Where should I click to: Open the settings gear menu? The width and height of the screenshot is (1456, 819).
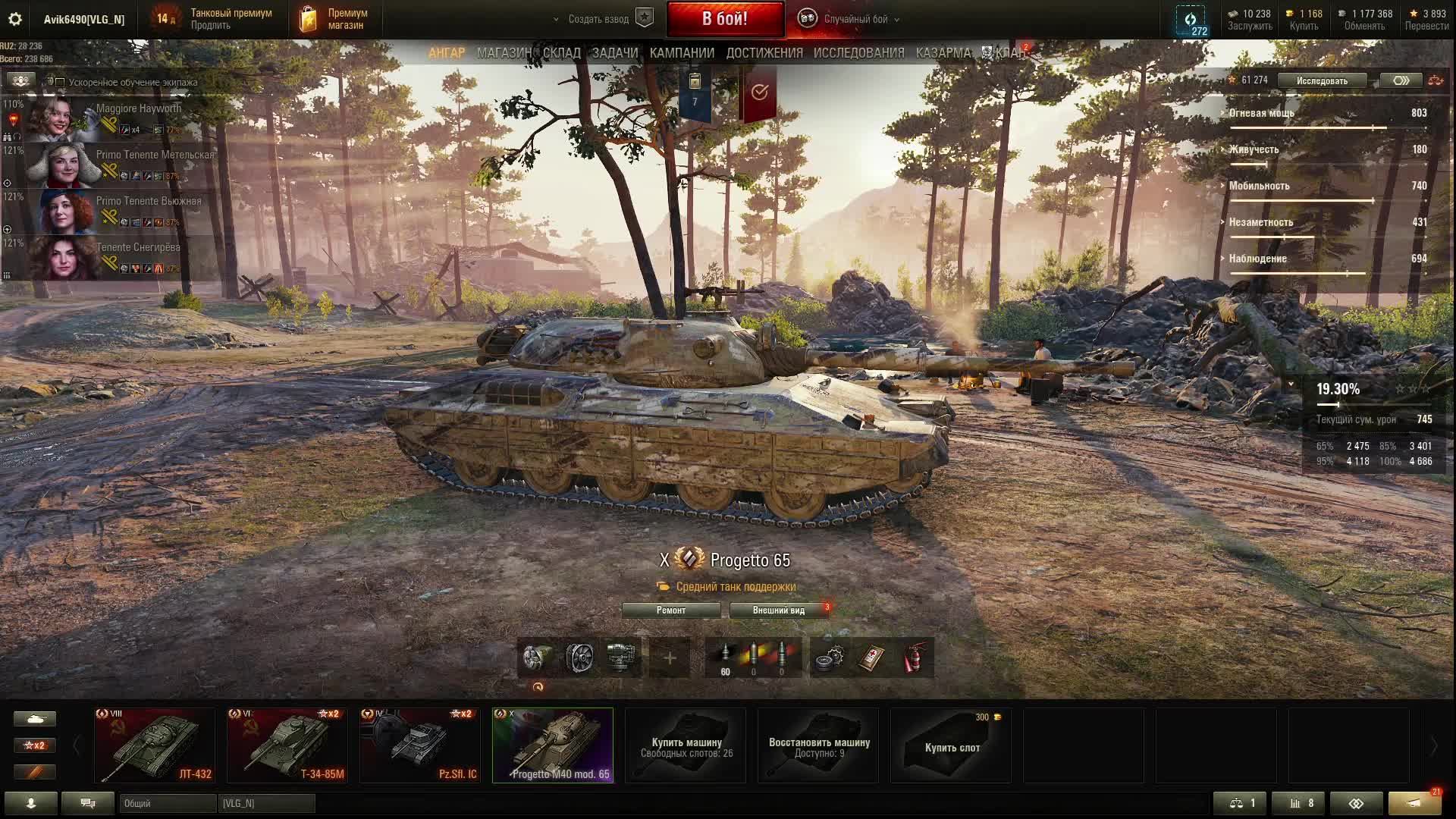pos(14,19)
